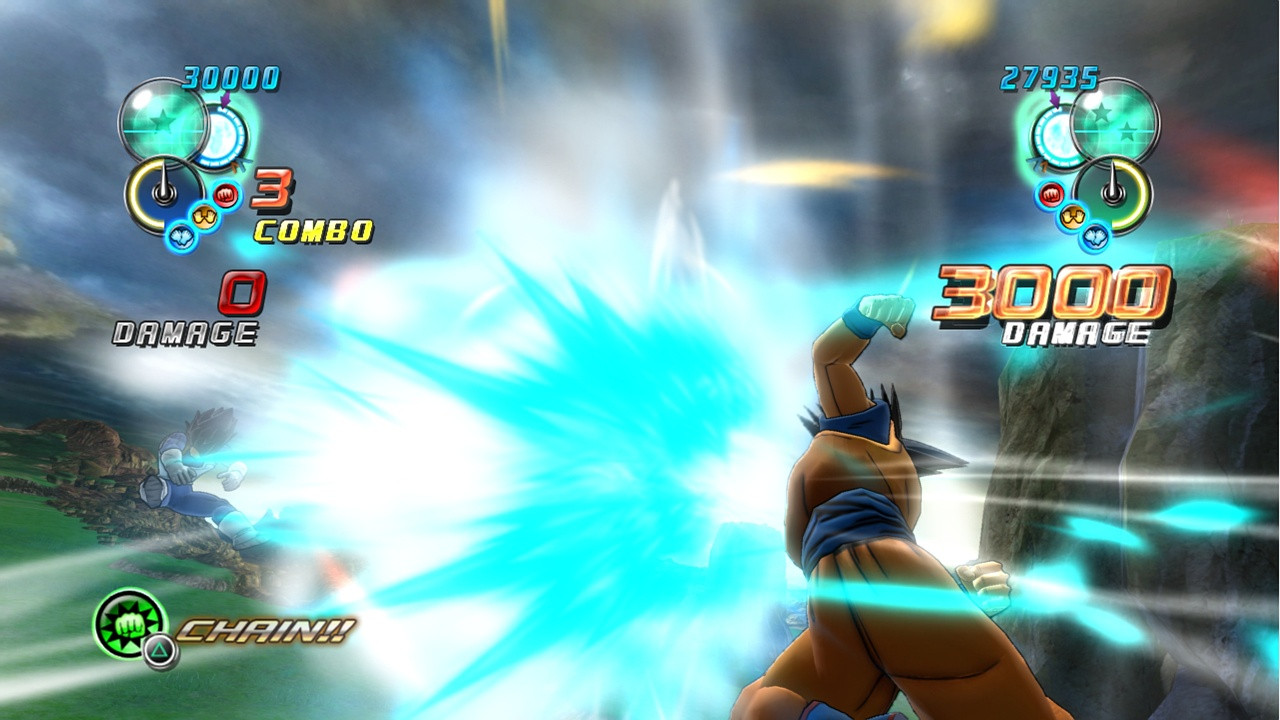Select the red fist icon on player one's gauge

point(225,196)
